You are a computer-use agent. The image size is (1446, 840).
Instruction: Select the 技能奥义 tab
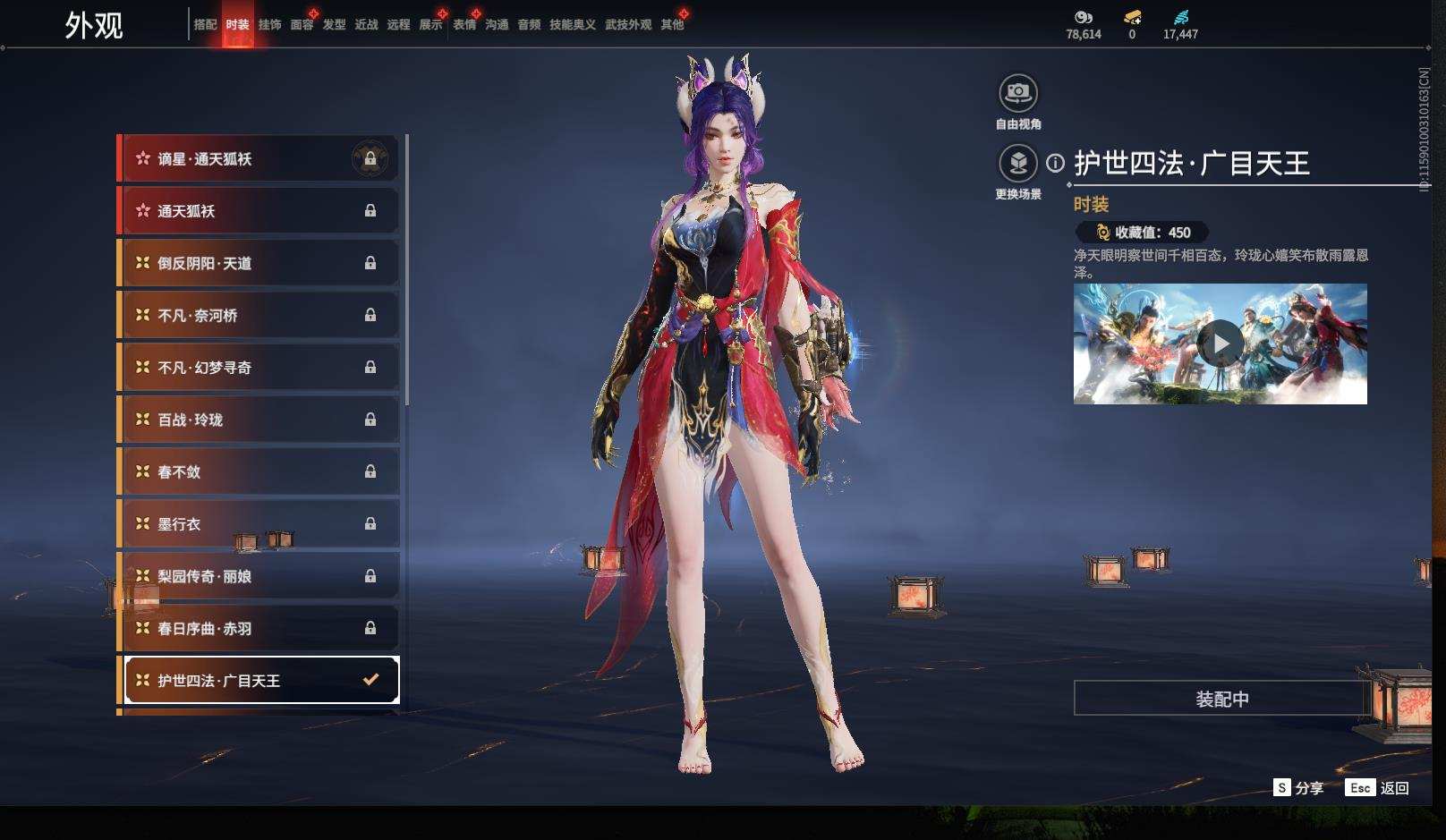(x=572, y=25)
